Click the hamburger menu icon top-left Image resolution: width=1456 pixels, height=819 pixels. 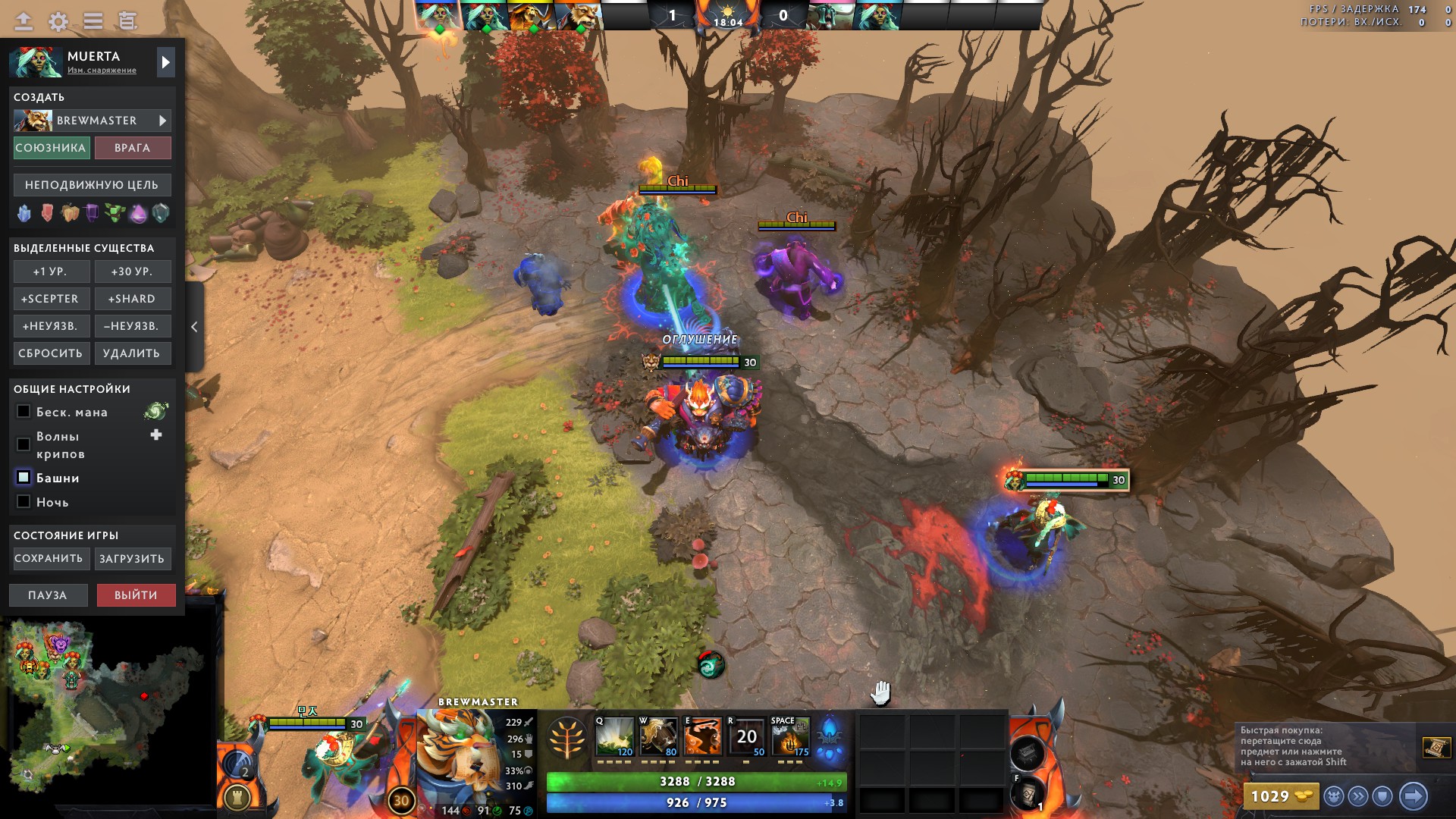click(x=93, y=20)
